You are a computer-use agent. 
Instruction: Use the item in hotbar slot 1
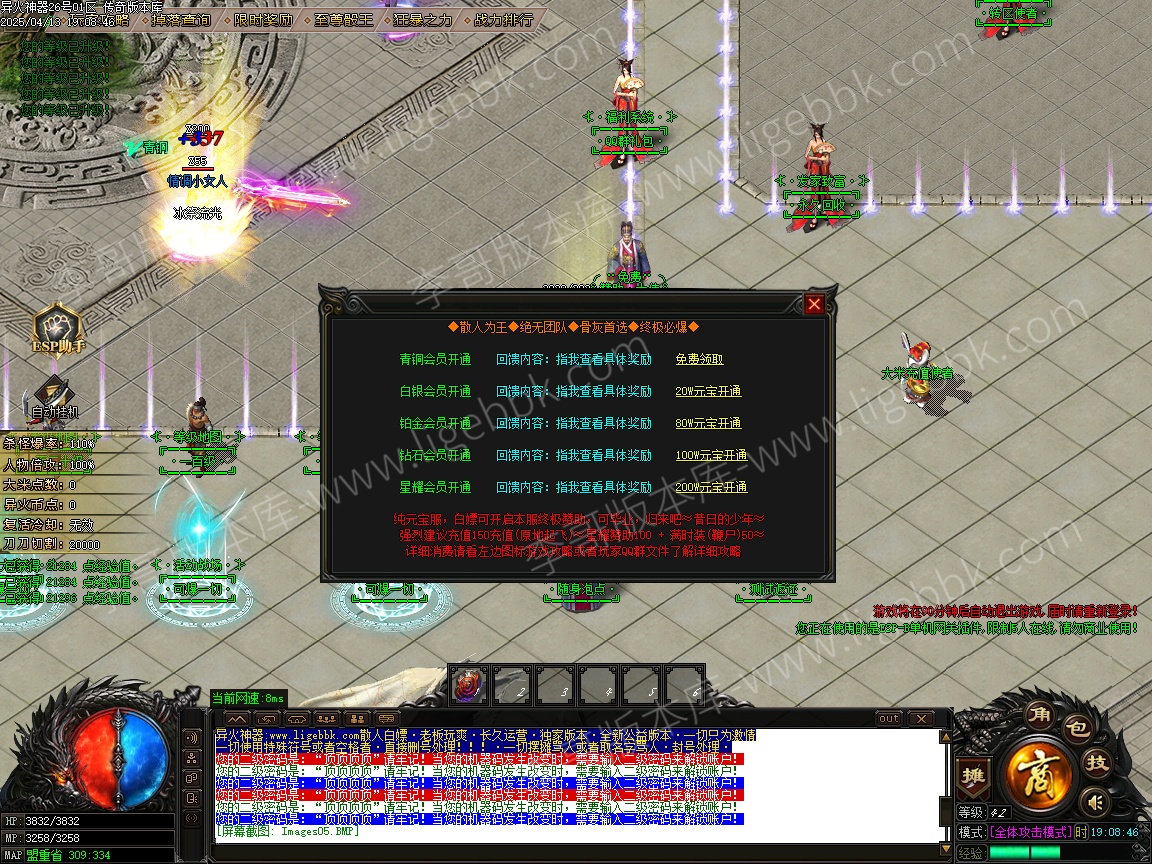click(468, 685)
